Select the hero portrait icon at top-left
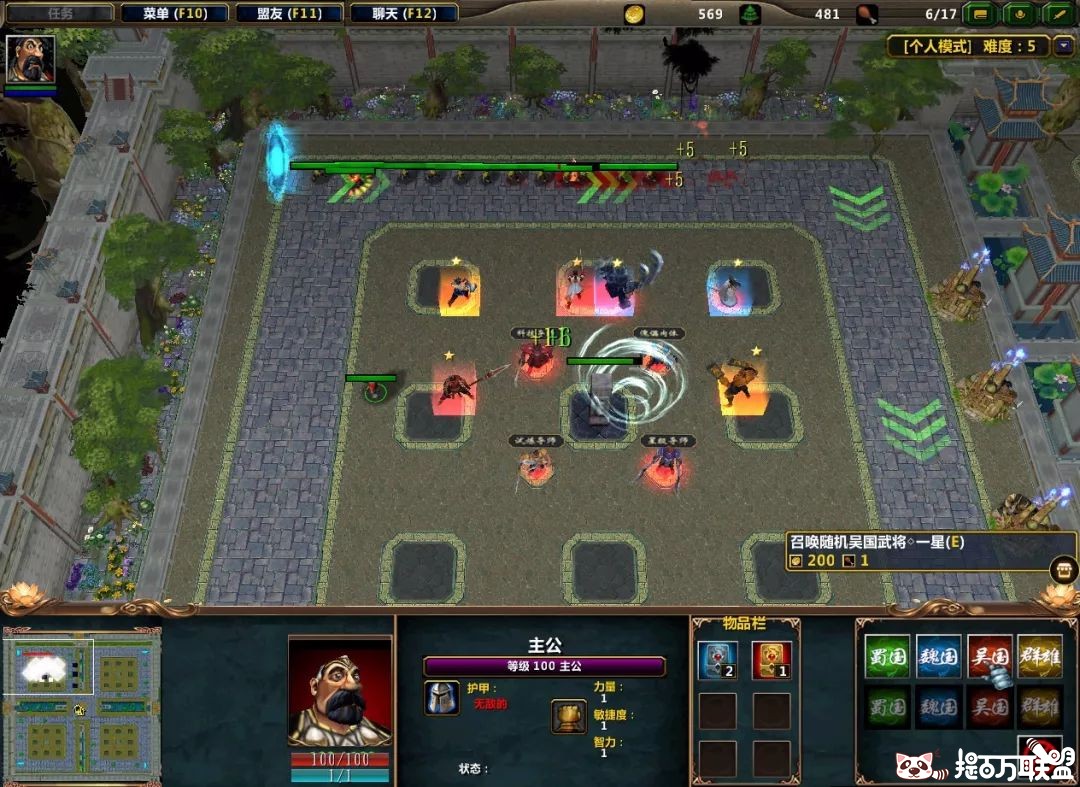 (x=31, y=60)
